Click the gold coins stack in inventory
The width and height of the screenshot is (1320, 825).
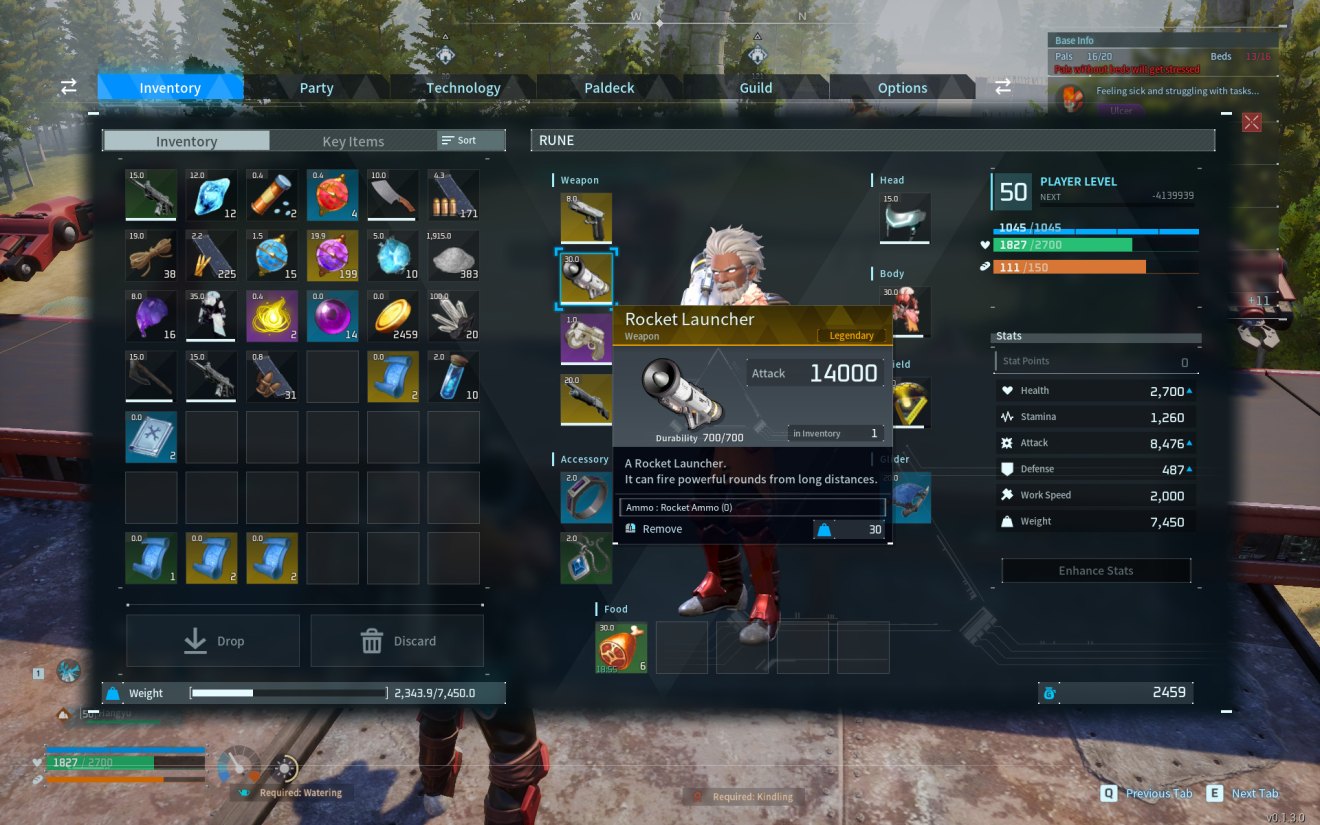tap(393, 315)
